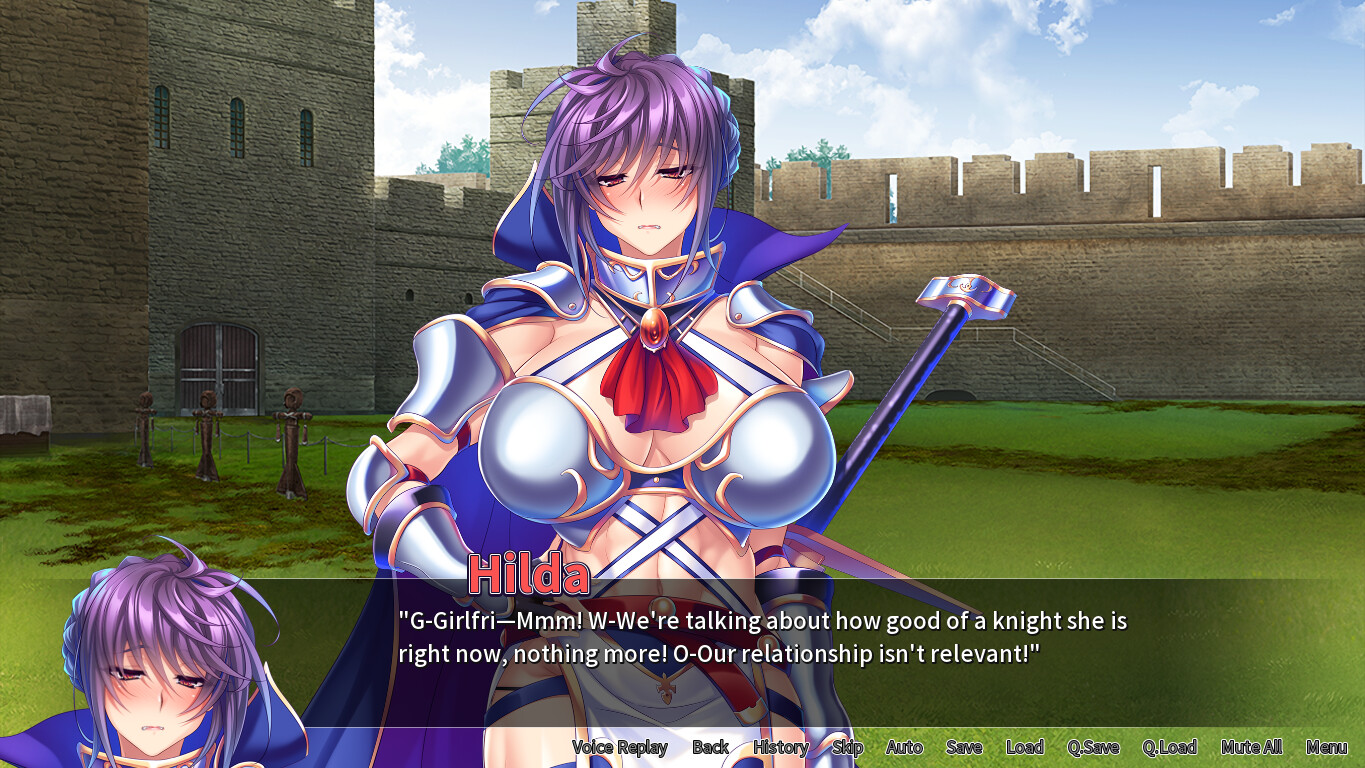This screenshot has width=1365, height=768.
Task: Go Back to the previous dialogue line
Action: (711, 747)
